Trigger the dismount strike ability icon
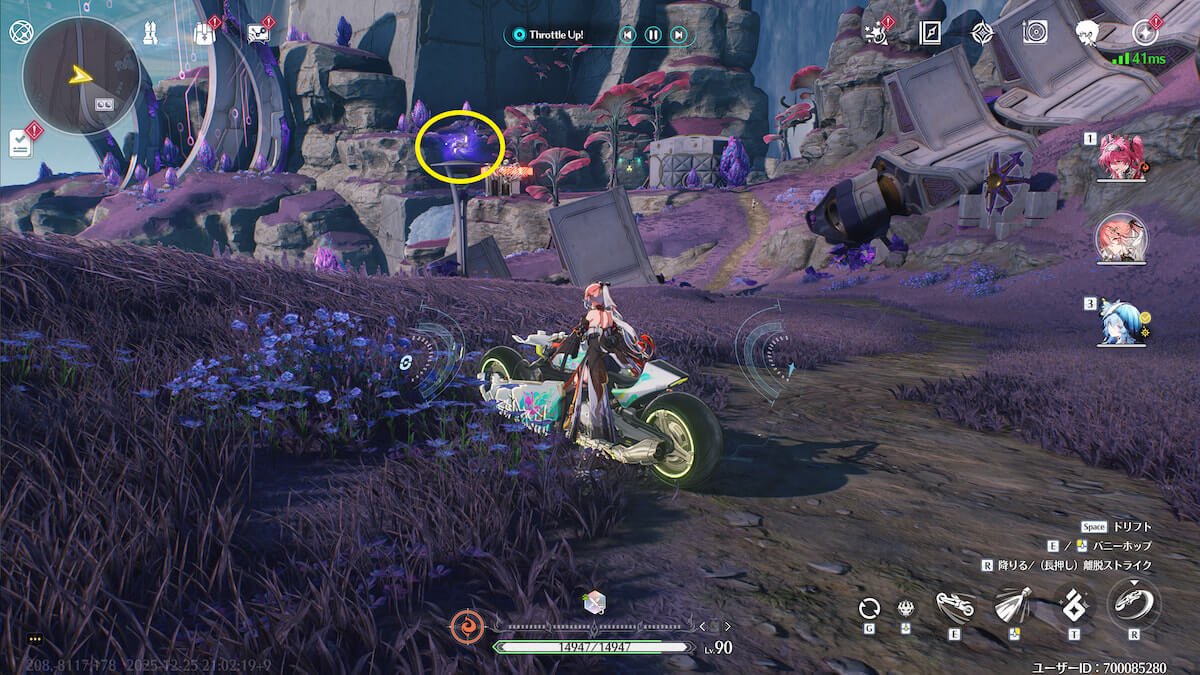 pos(1133,604)
